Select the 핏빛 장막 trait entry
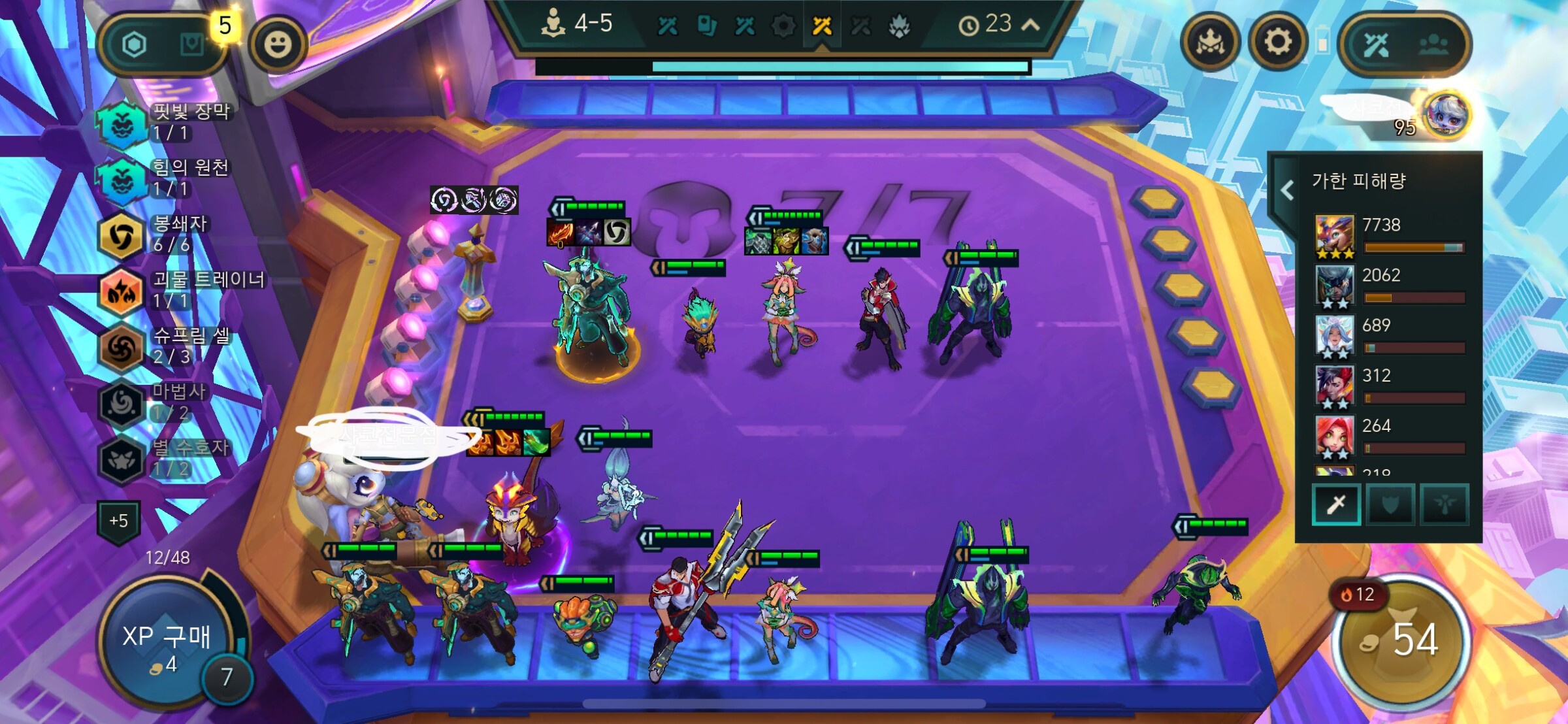The width and height of the screenshot is (1568, 724). 122,123
